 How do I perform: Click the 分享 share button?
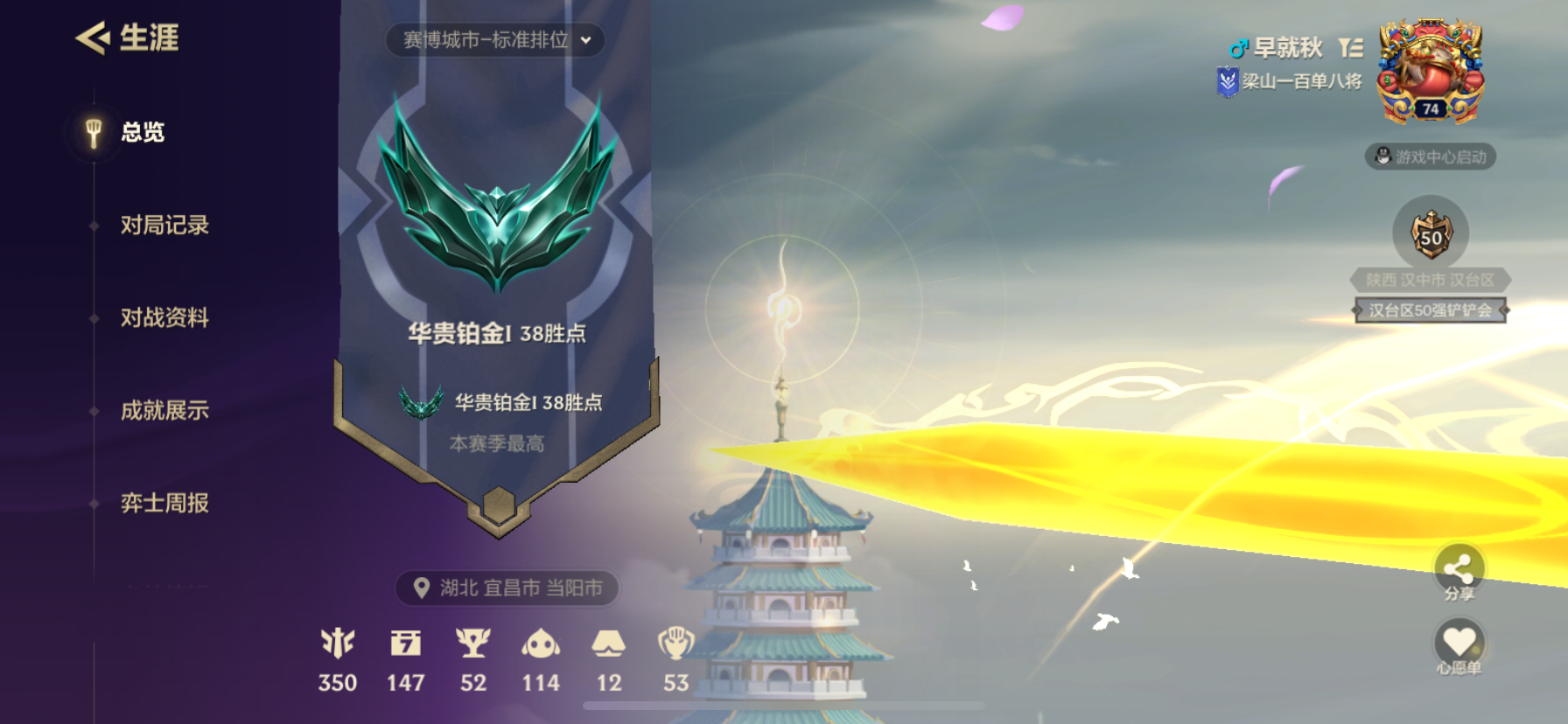click(1459, 571)
